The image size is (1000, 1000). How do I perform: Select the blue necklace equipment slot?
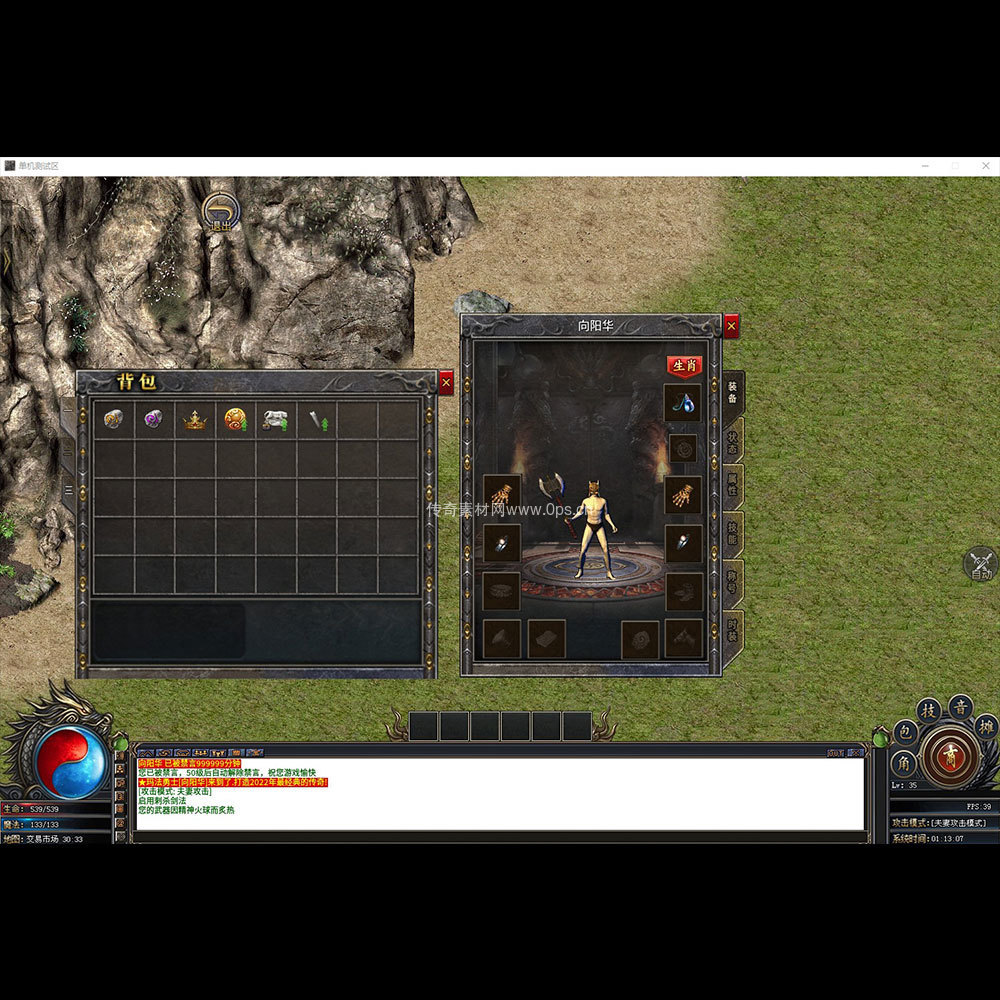(x=683, y=403)
